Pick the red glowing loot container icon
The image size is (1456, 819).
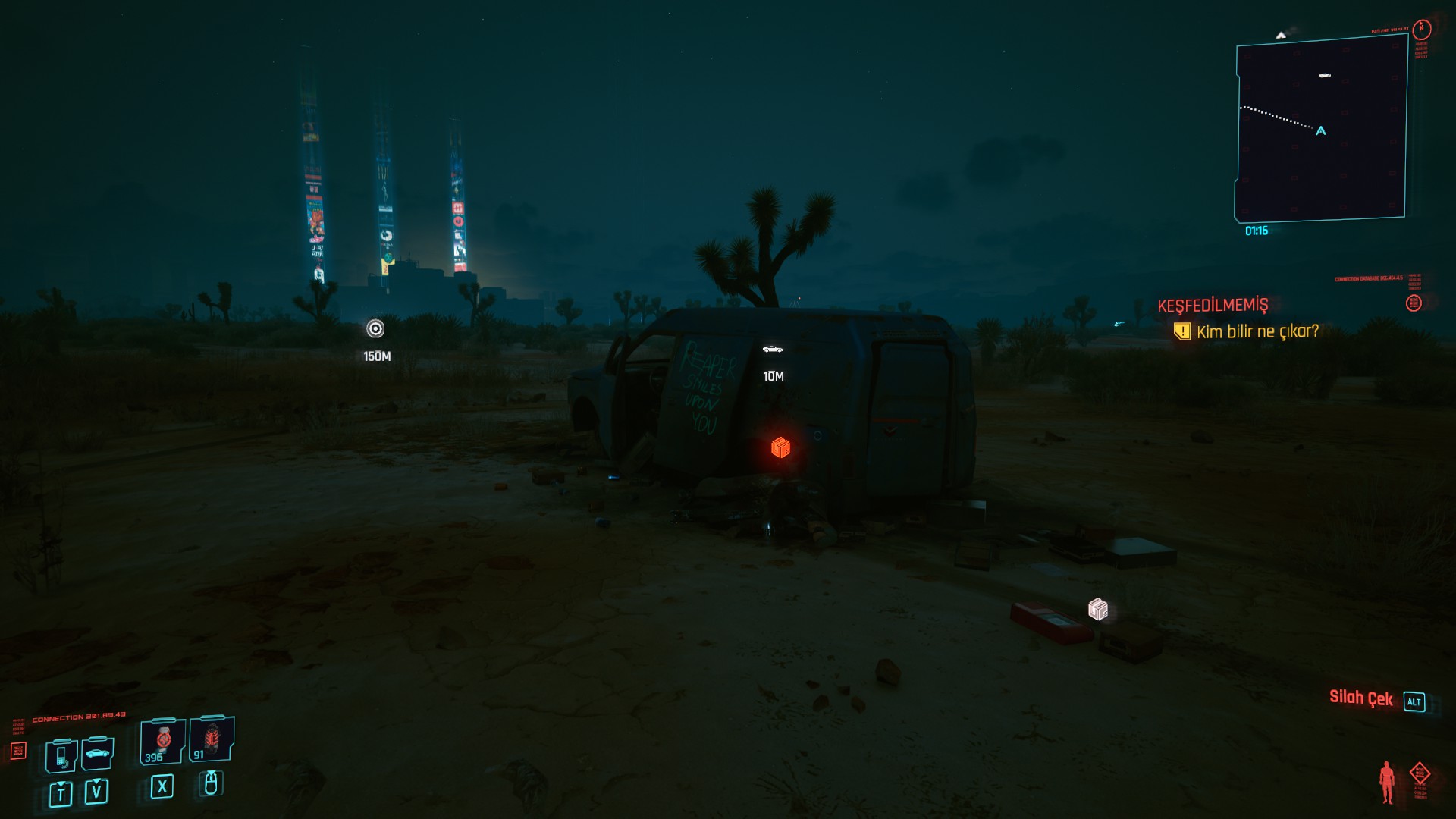[780, 447]
